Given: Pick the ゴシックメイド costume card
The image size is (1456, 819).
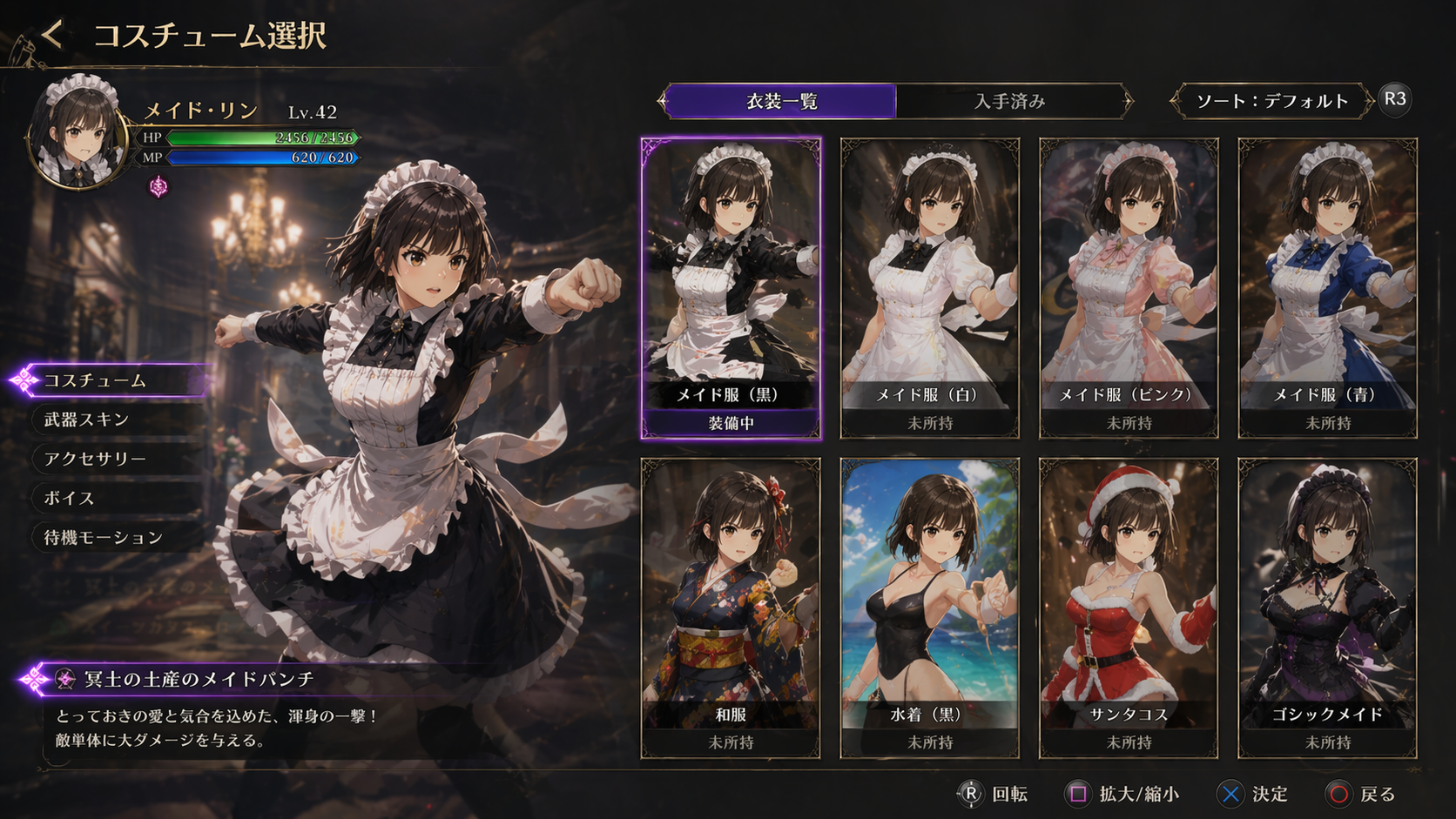Looking at the screenshot, I should tap(1327, 608).
